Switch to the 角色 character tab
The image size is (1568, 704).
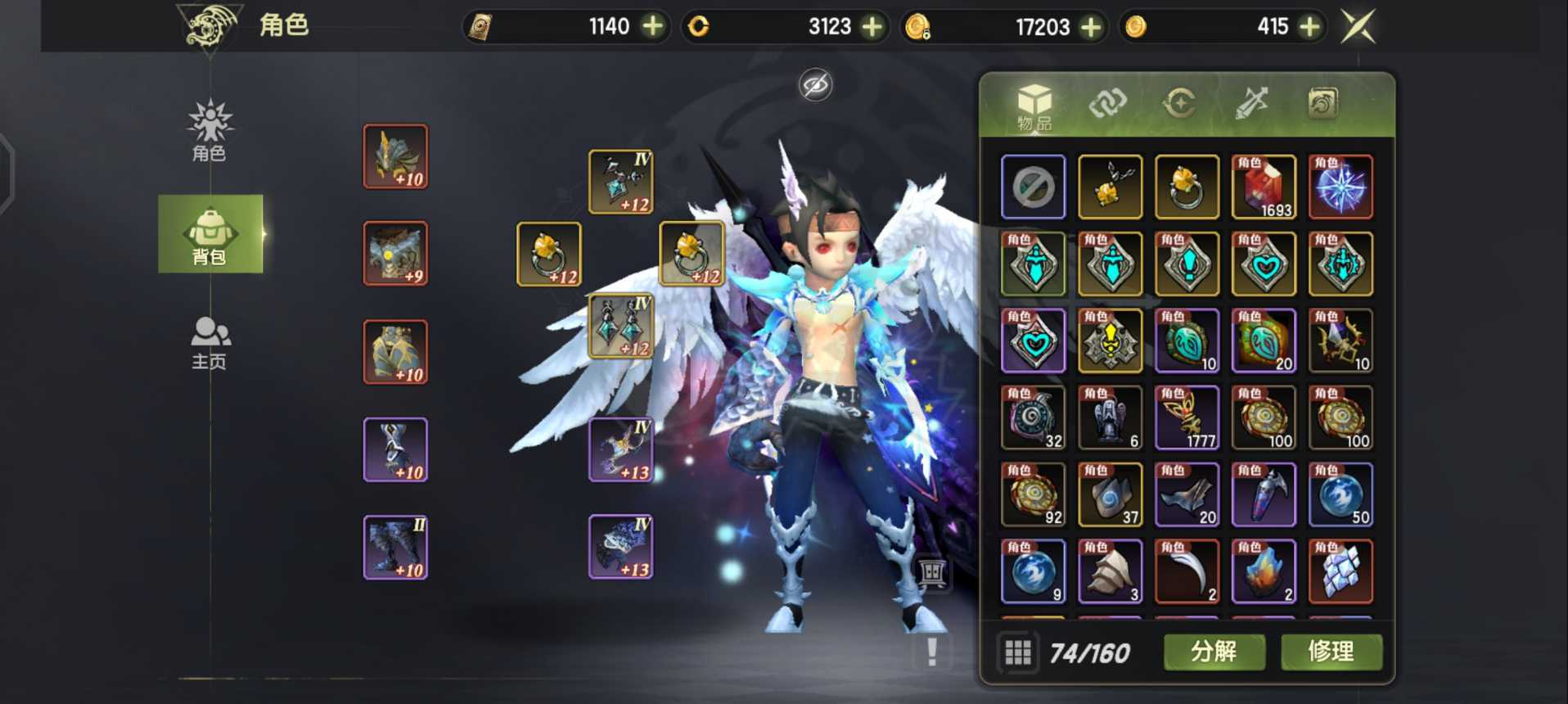point(210,131)
